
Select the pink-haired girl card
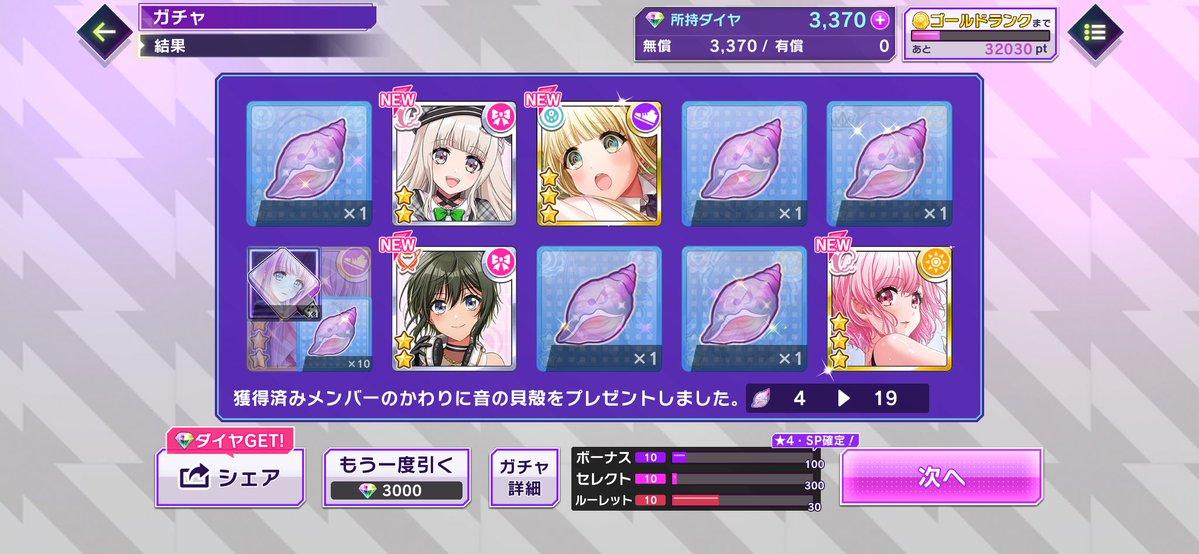[888, 310]
